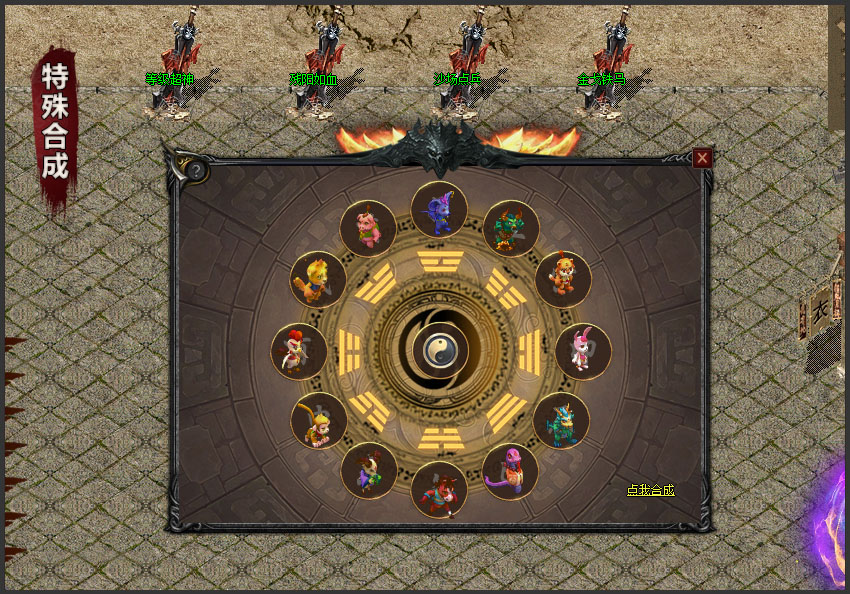Viewport: 850px width, 594px height.
Task: Select the purple rat zodiac slot
Action: (439, 209)
